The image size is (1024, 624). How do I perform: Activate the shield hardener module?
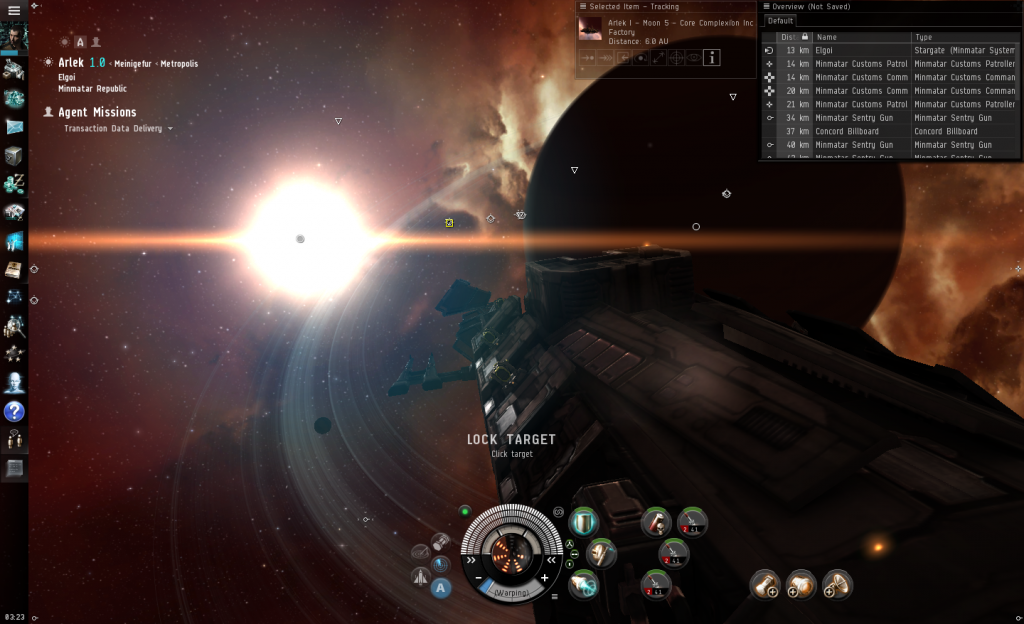click(583, 520)
